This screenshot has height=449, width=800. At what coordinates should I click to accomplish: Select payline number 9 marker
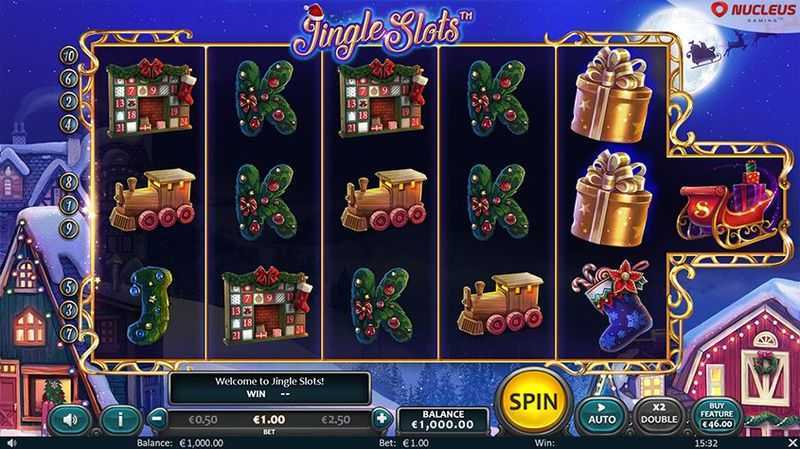coord(70,229)
